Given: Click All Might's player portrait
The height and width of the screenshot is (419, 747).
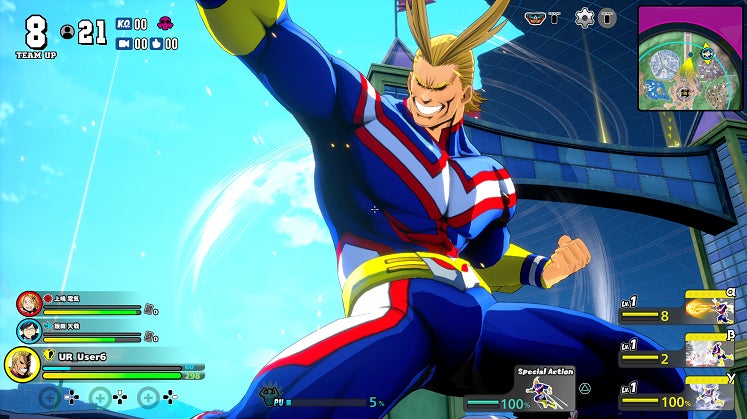Looking at the screenshot, I should (22, 364).
